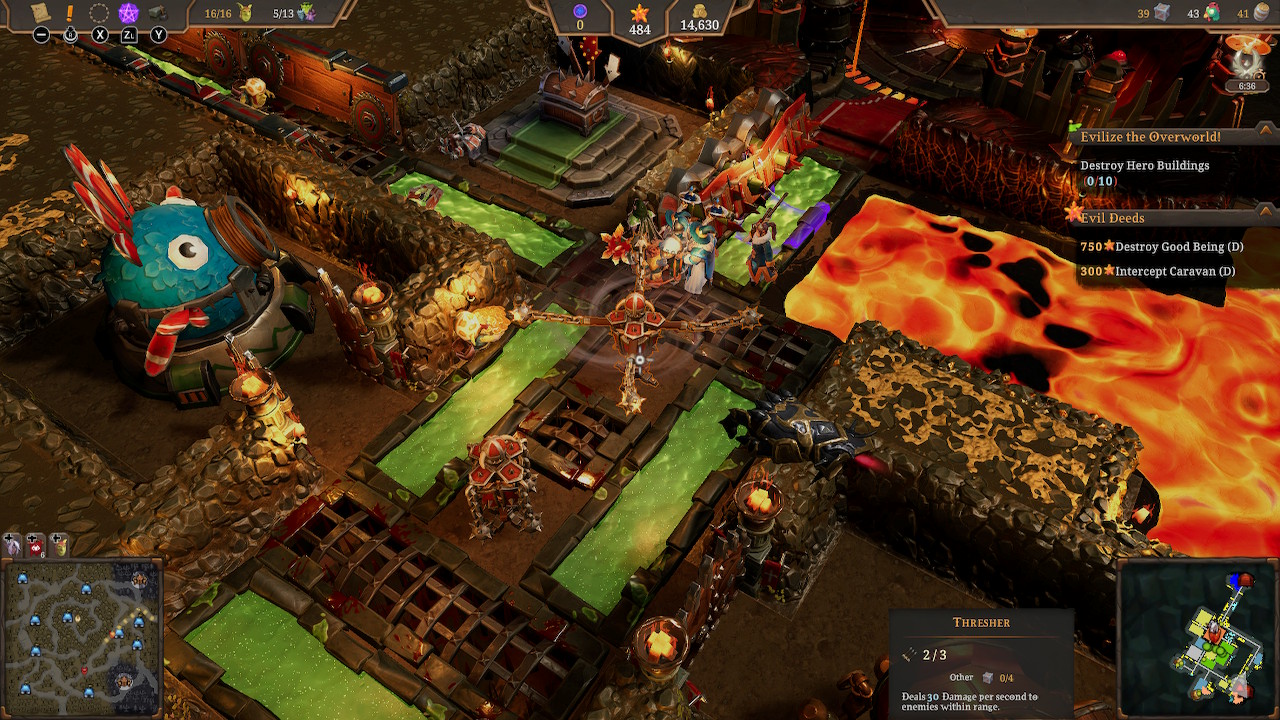Toggle the ZL button prompt

click(129, 34)
